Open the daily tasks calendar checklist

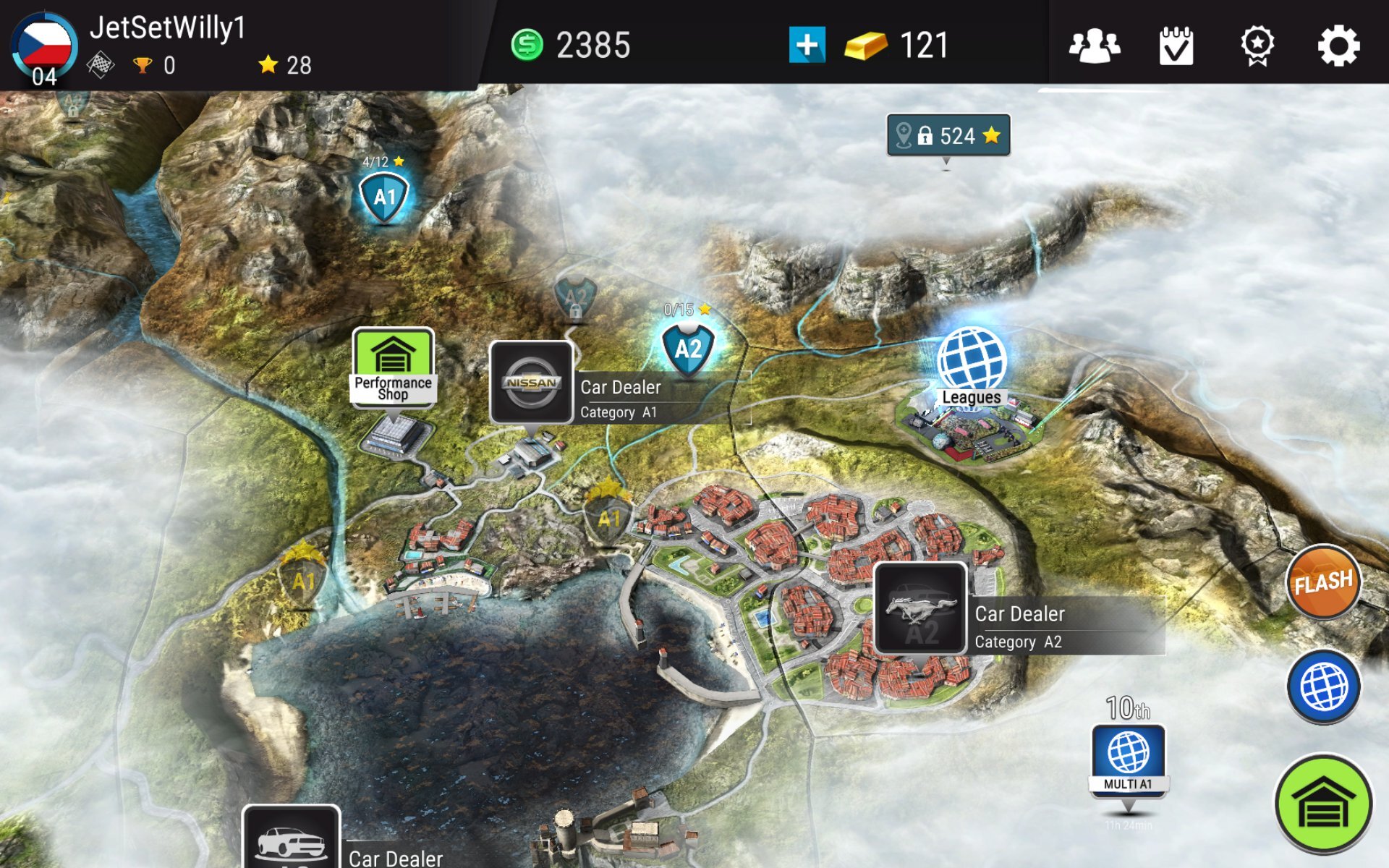coord(1176,46)
